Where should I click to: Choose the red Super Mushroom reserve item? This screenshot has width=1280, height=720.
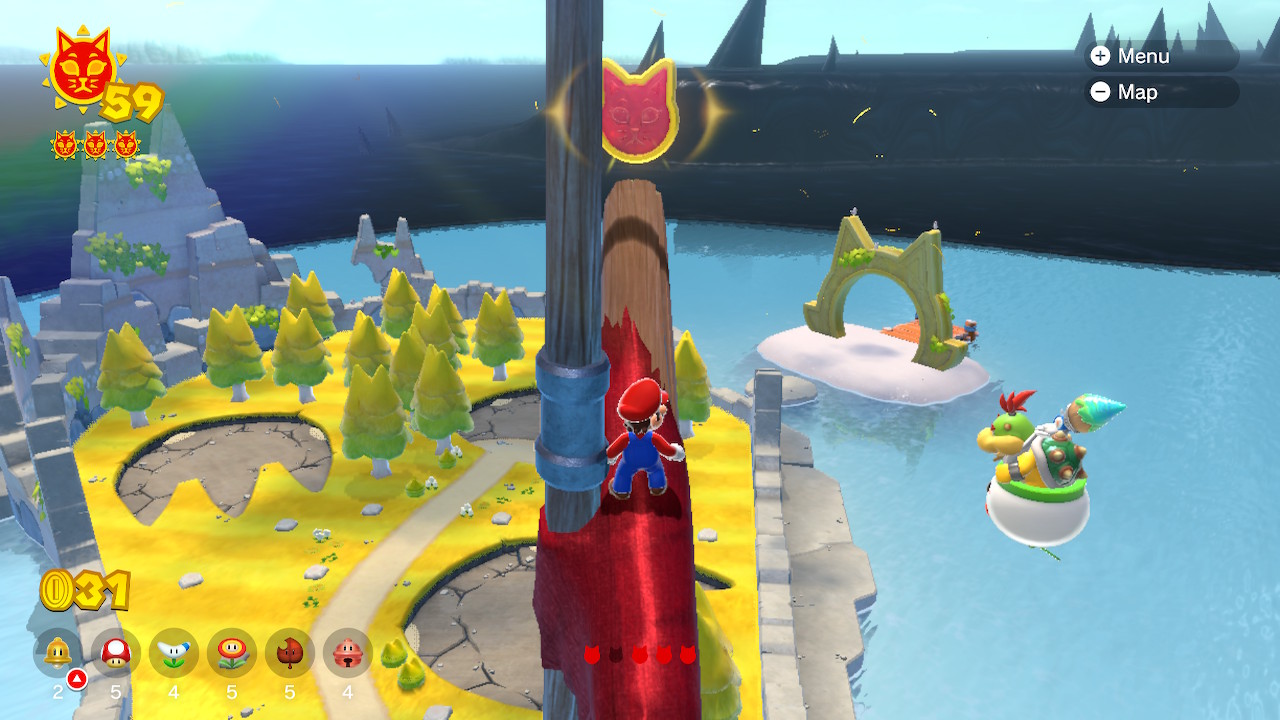coord(116,653)
